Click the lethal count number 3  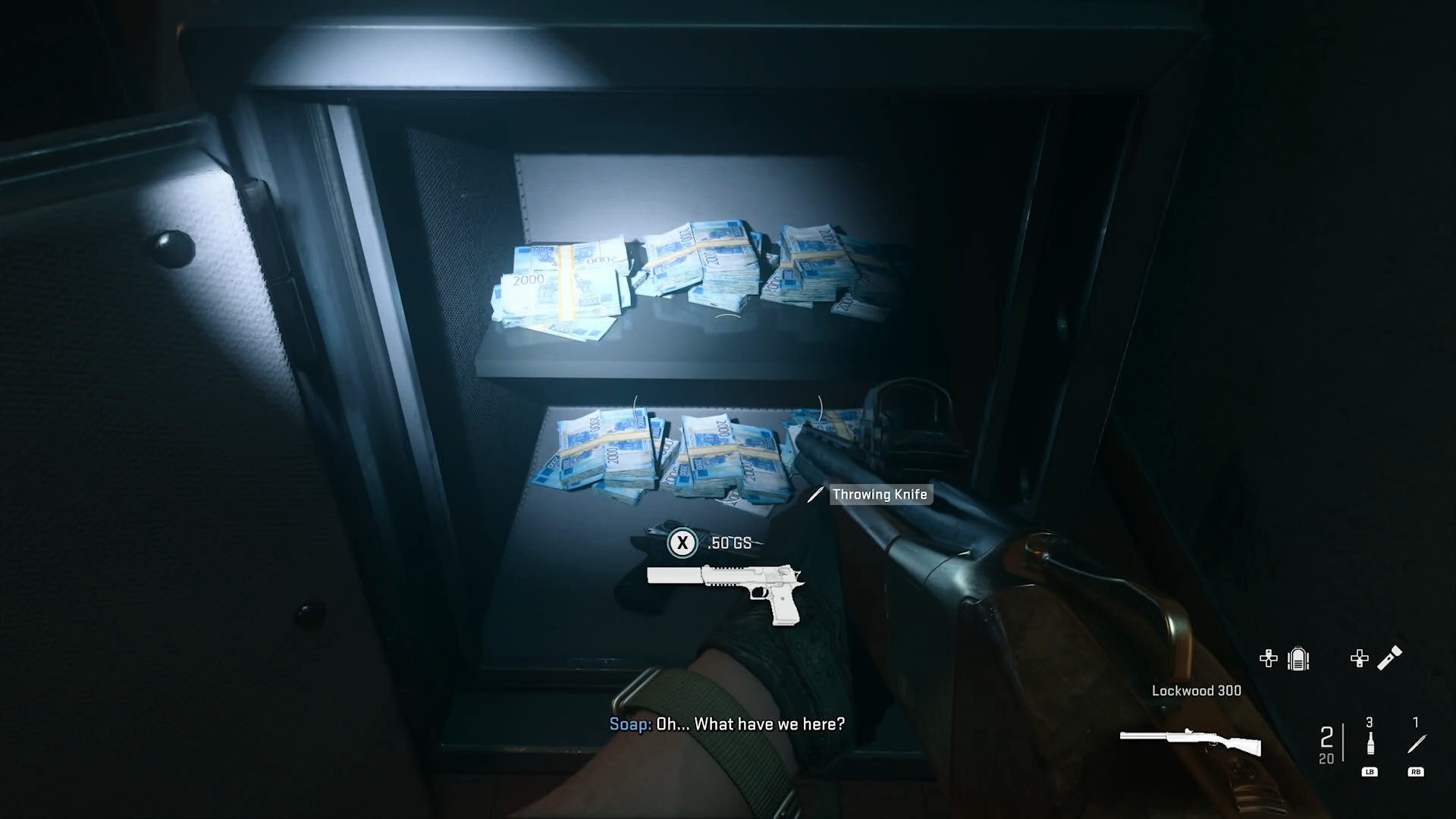click(1370, 722)
